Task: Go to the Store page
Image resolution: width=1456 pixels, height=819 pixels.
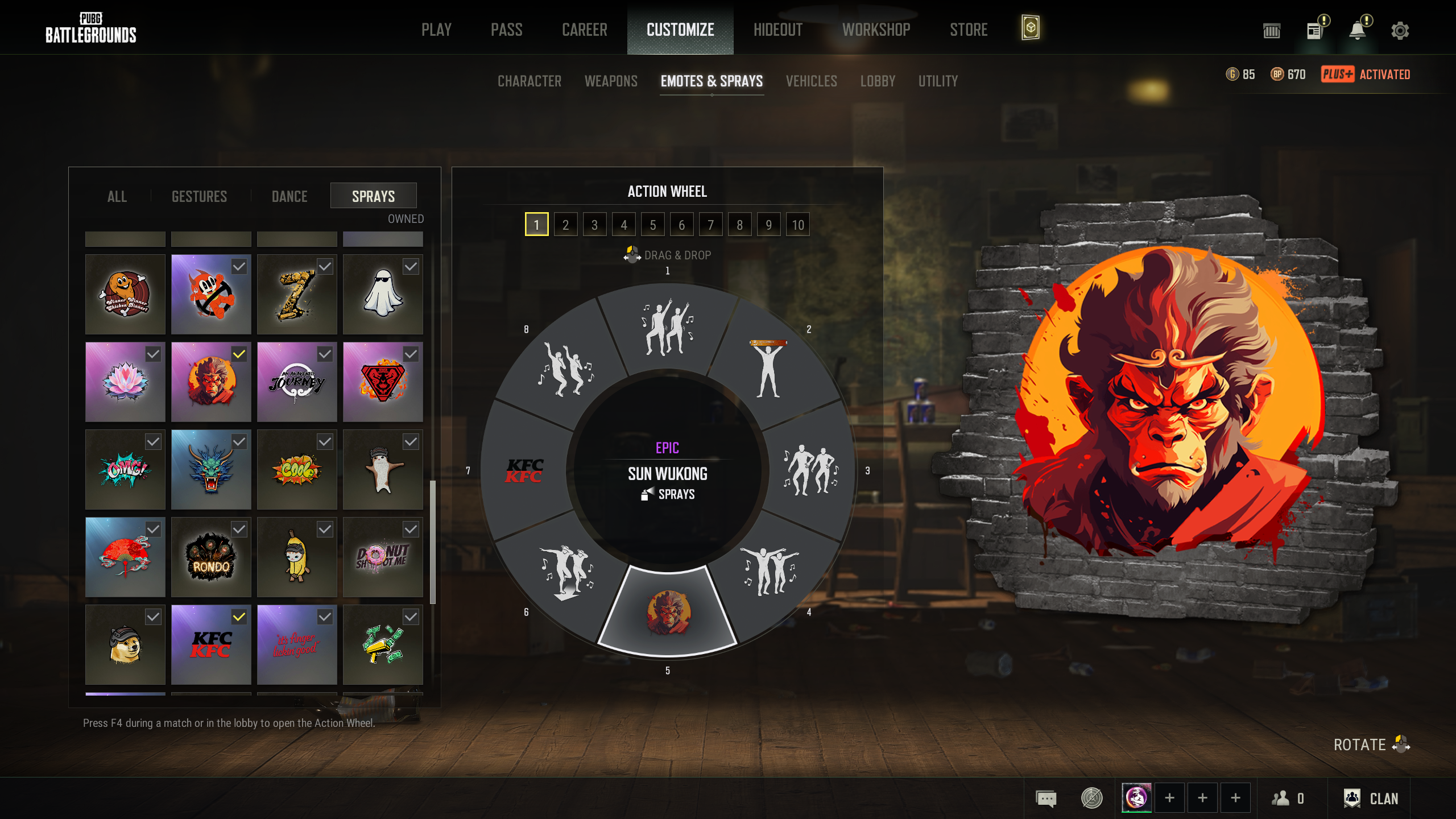Action: (969, 30)
